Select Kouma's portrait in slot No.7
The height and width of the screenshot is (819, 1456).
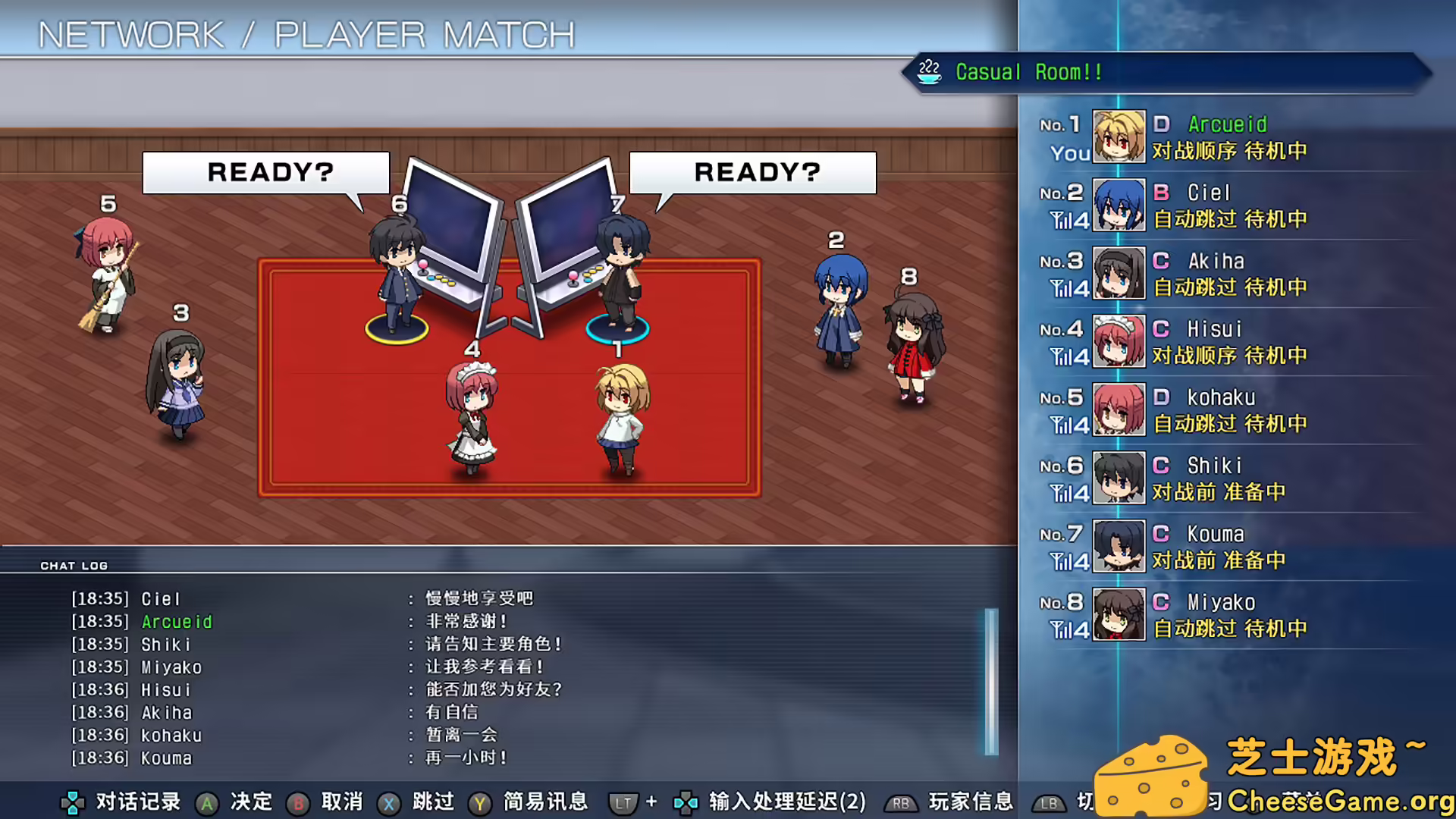(1118, 547)
